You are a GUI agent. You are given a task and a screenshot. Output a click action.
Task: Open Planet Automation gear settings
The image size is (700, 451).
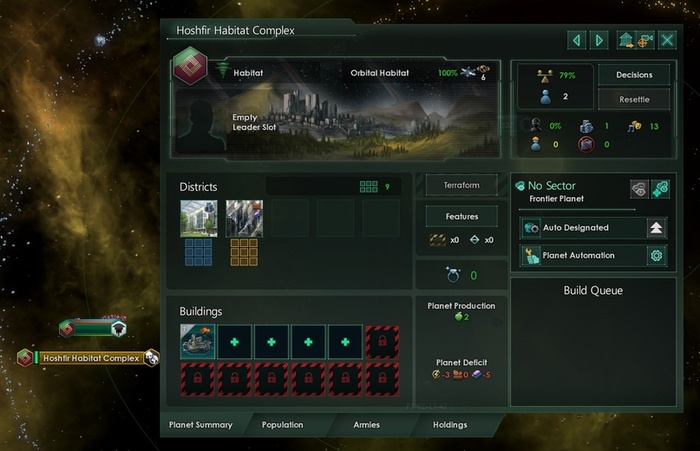(x=656, y=255)
